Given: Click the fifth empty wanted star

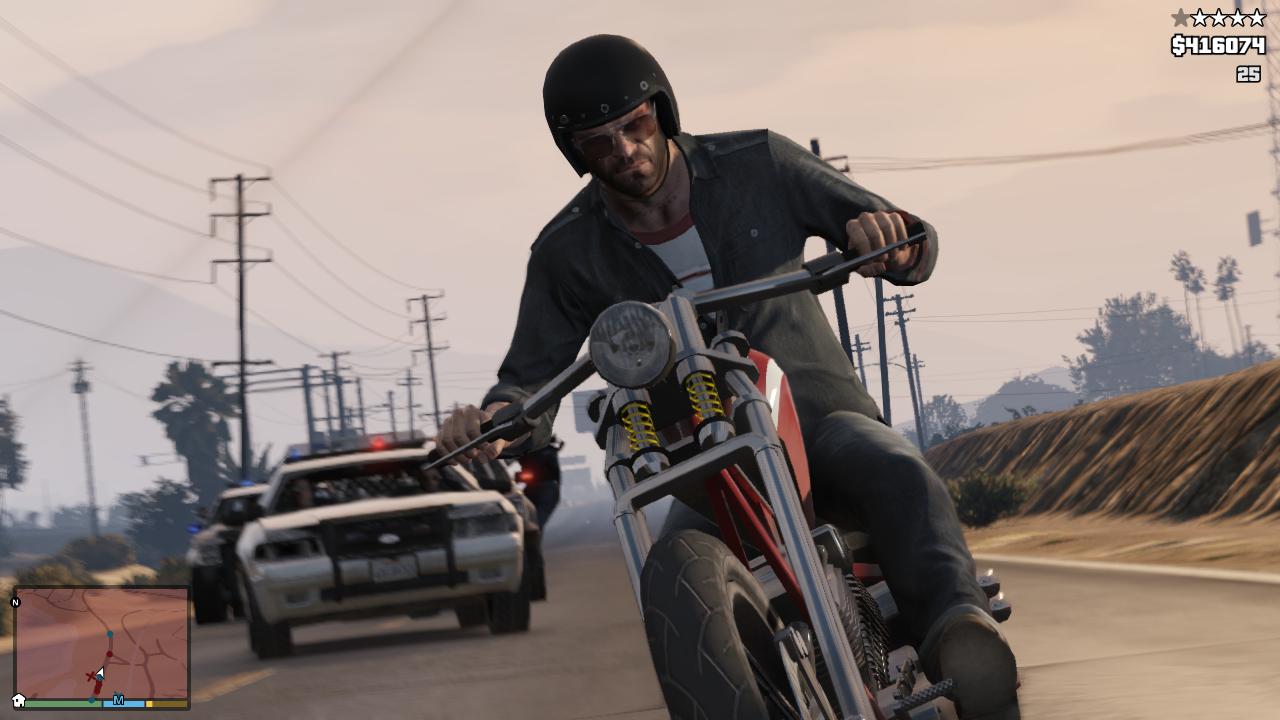Looking at the screenshot, I should (x=1257, y=16).
